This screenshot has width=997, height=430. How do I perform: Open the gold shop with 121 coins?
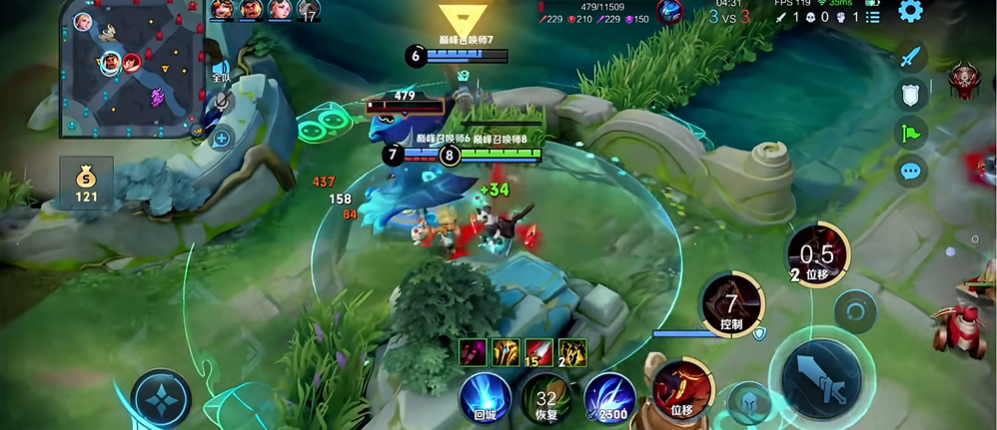click(85, 183)
